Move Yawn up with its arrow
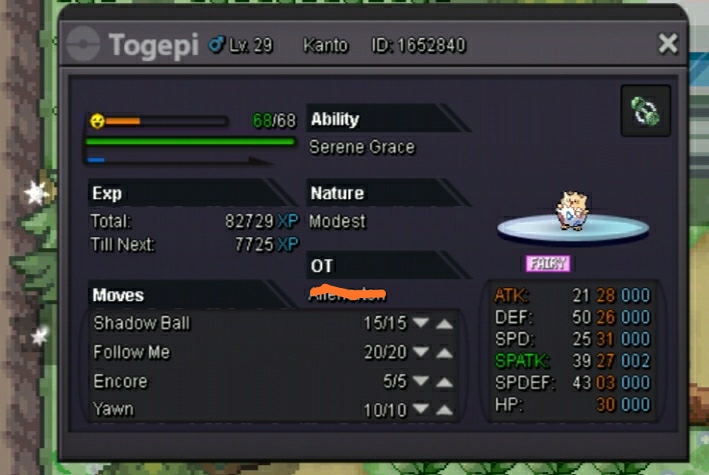This screenshot has width=709, height=475. coord(445,410)
